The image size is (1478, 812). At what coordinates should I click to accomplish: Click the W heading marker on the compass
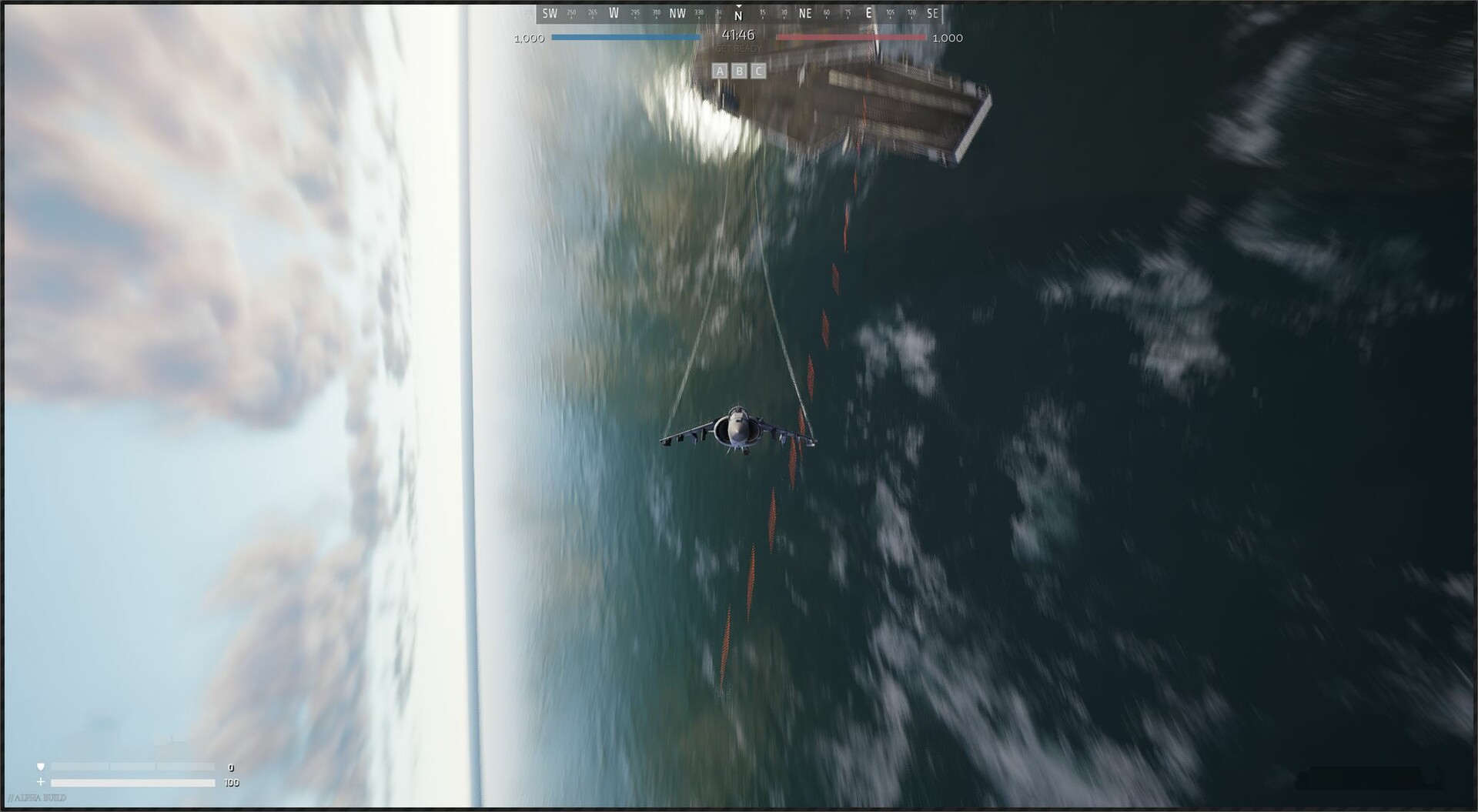(x=614, y=12)
